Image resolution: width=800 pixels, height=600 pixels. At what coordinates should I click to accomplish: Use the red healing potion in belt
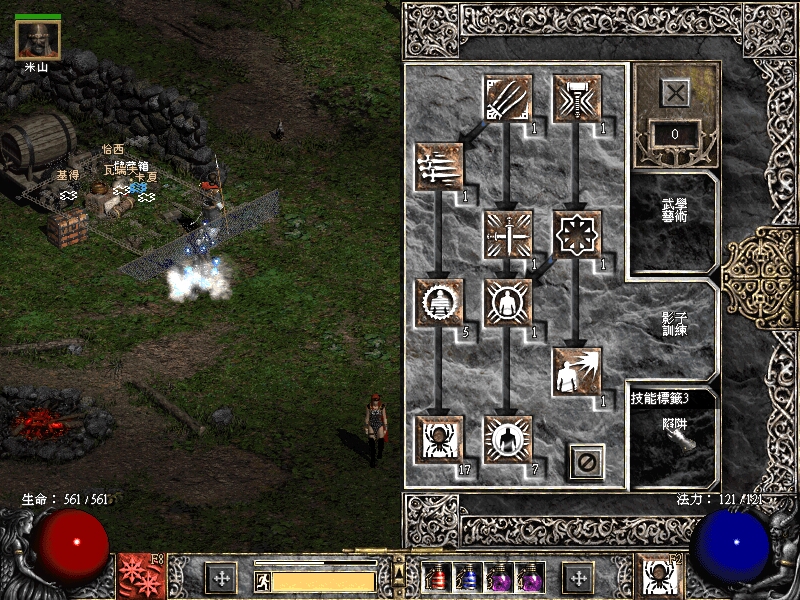pos(438,577)
